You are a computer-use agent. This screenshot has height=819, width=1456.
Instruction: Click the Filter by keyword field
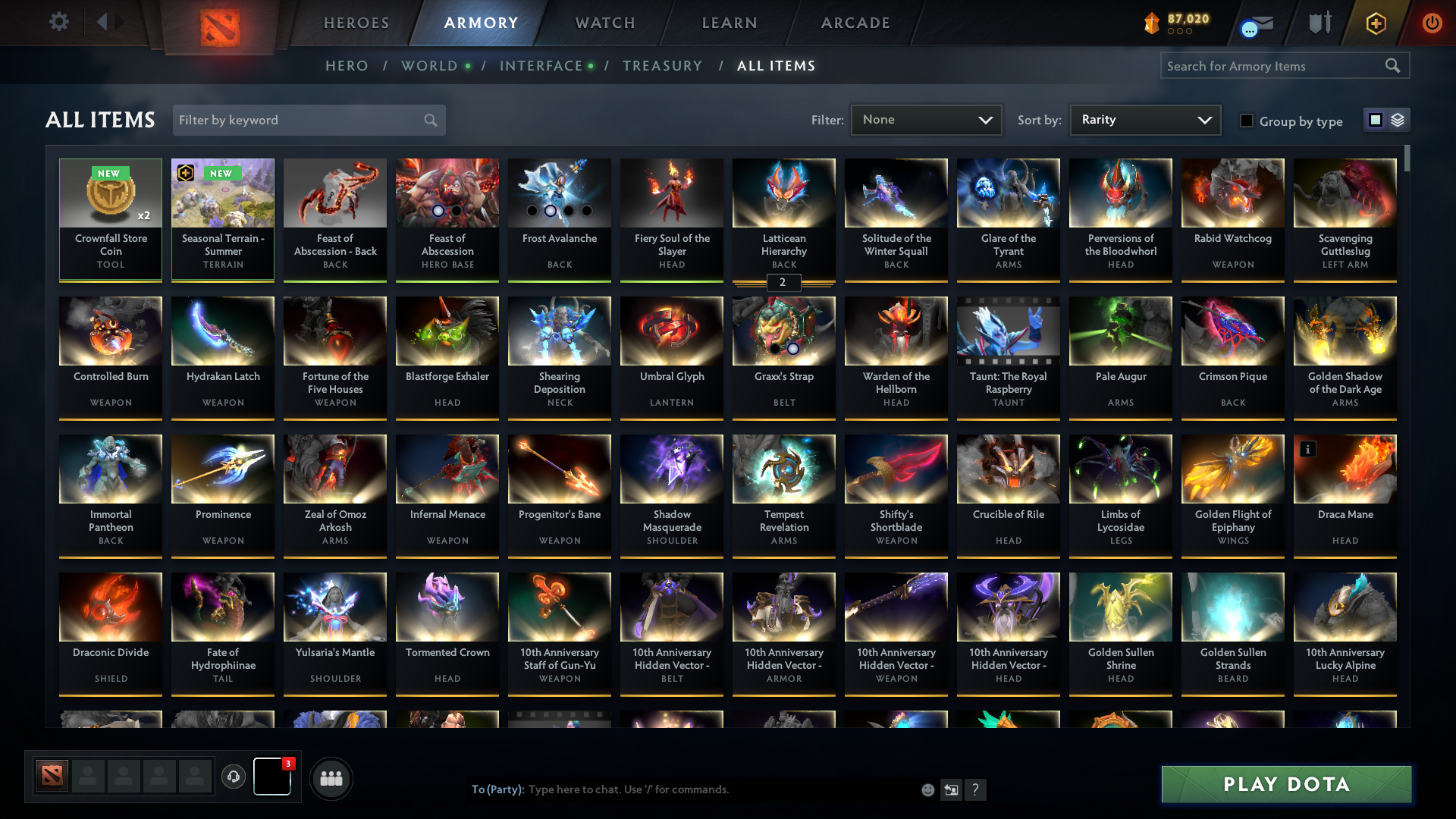[x=296, y=120]
